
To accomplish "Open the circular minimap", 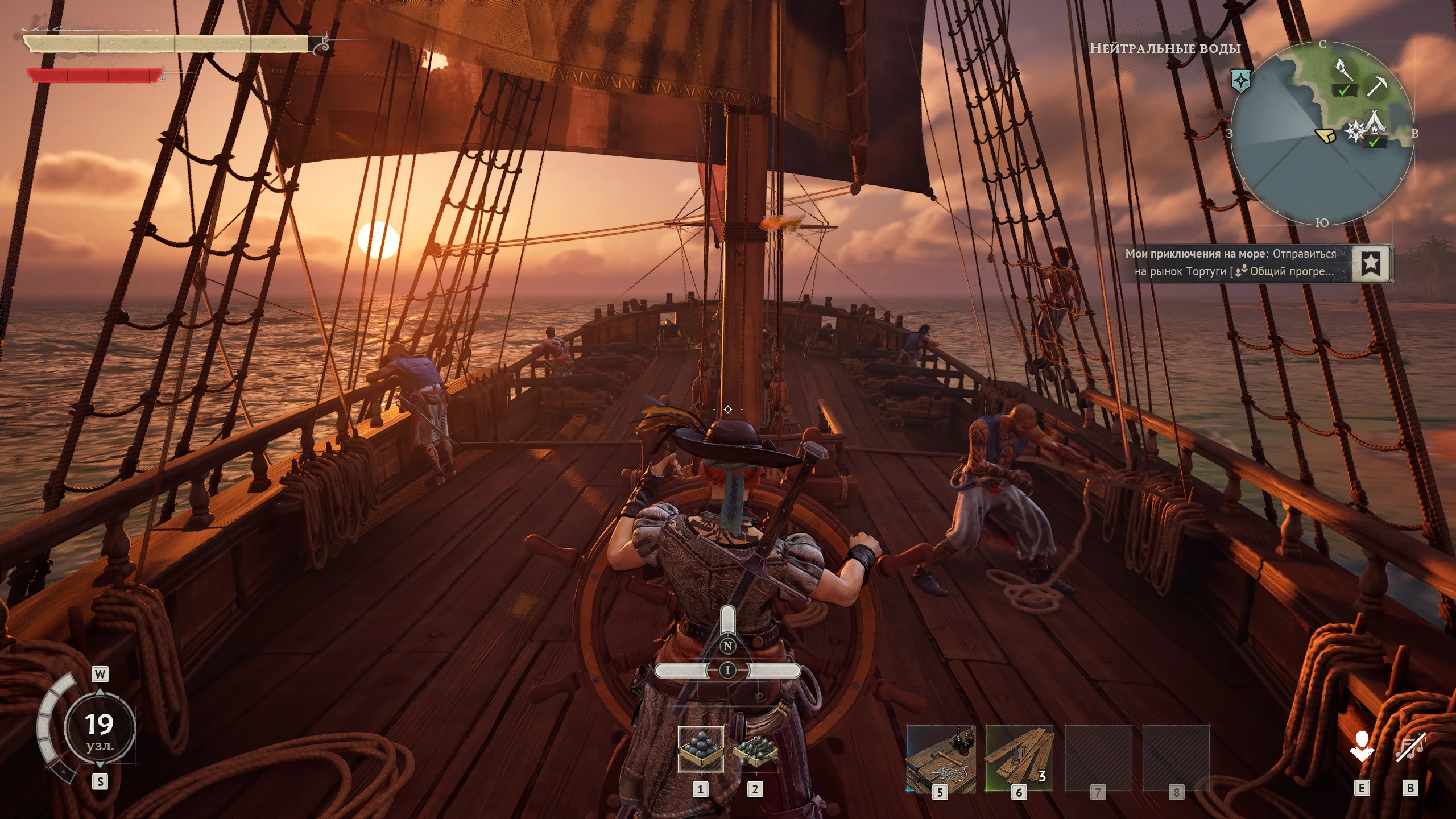I will click(x=1322, y=134).
